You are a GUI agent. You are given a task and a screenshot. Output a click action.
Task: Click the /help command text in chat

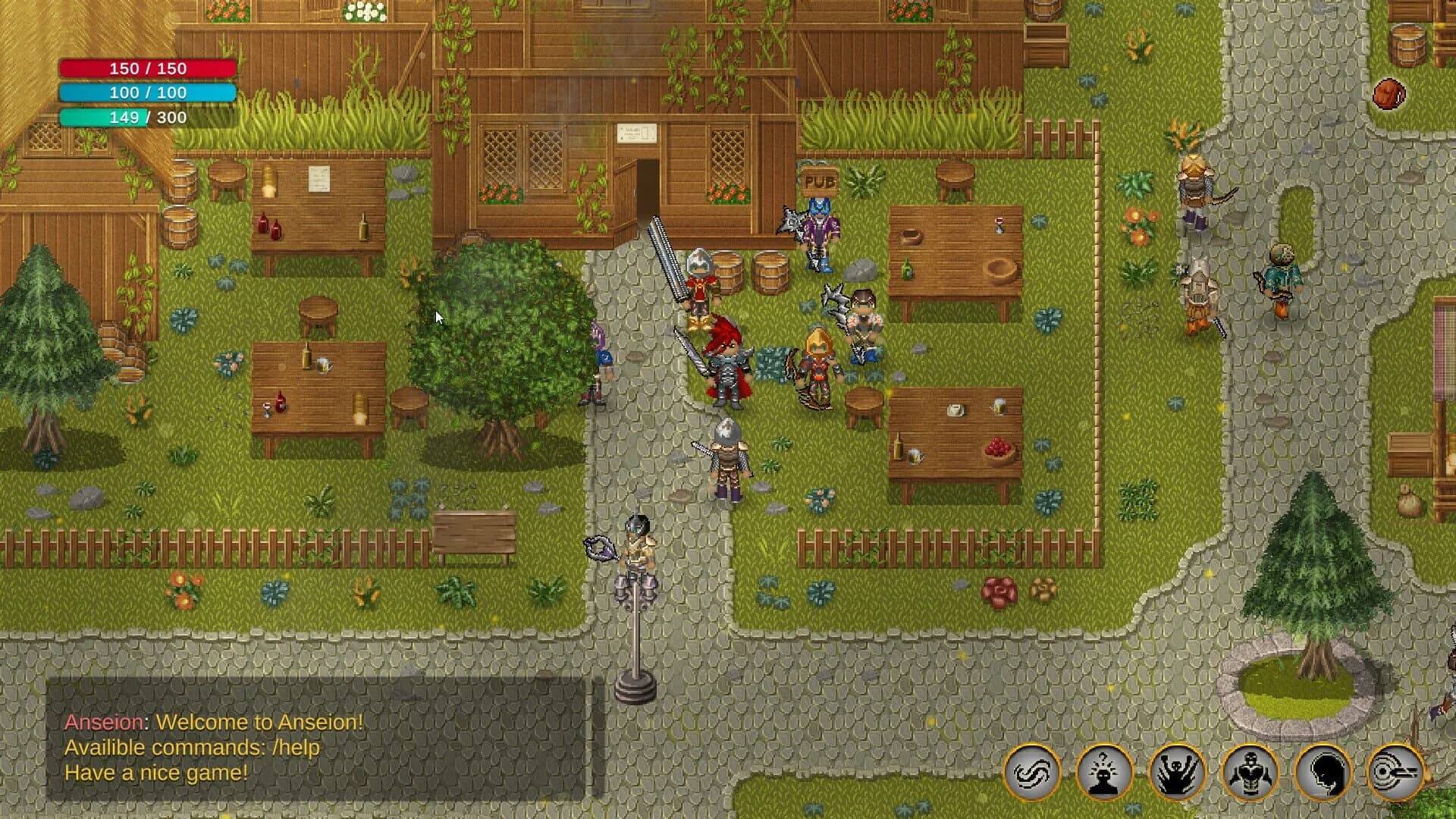(x=298, y=748)
